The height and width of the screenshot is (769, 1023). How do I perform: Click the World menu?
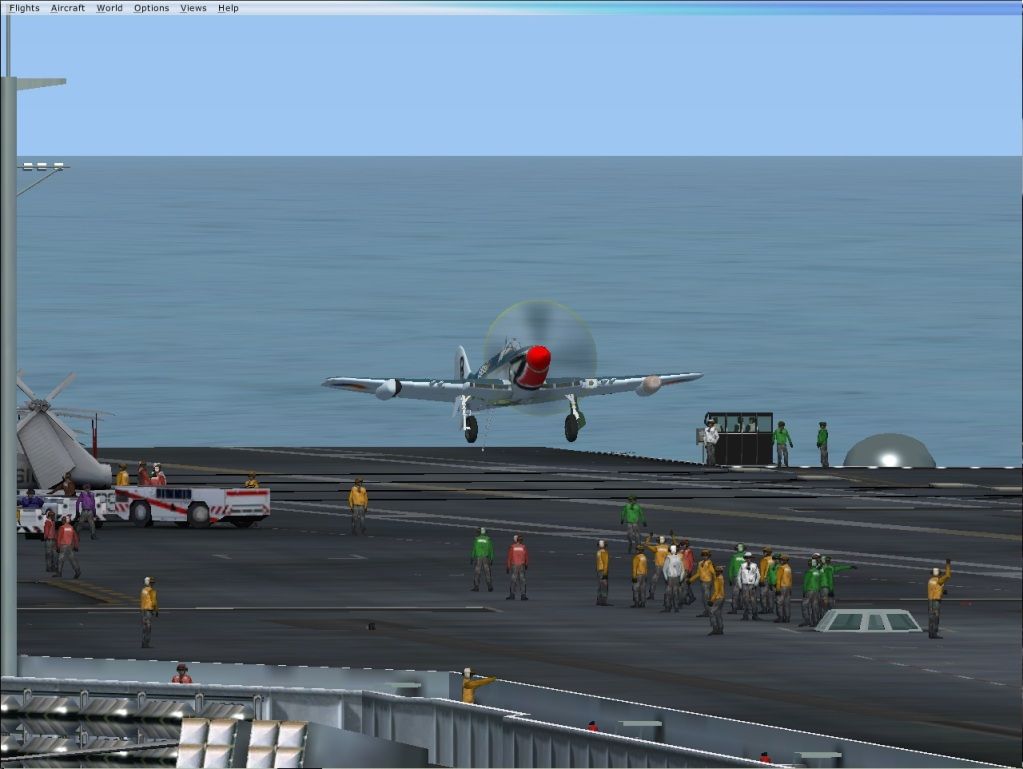(x=110, y=8)
